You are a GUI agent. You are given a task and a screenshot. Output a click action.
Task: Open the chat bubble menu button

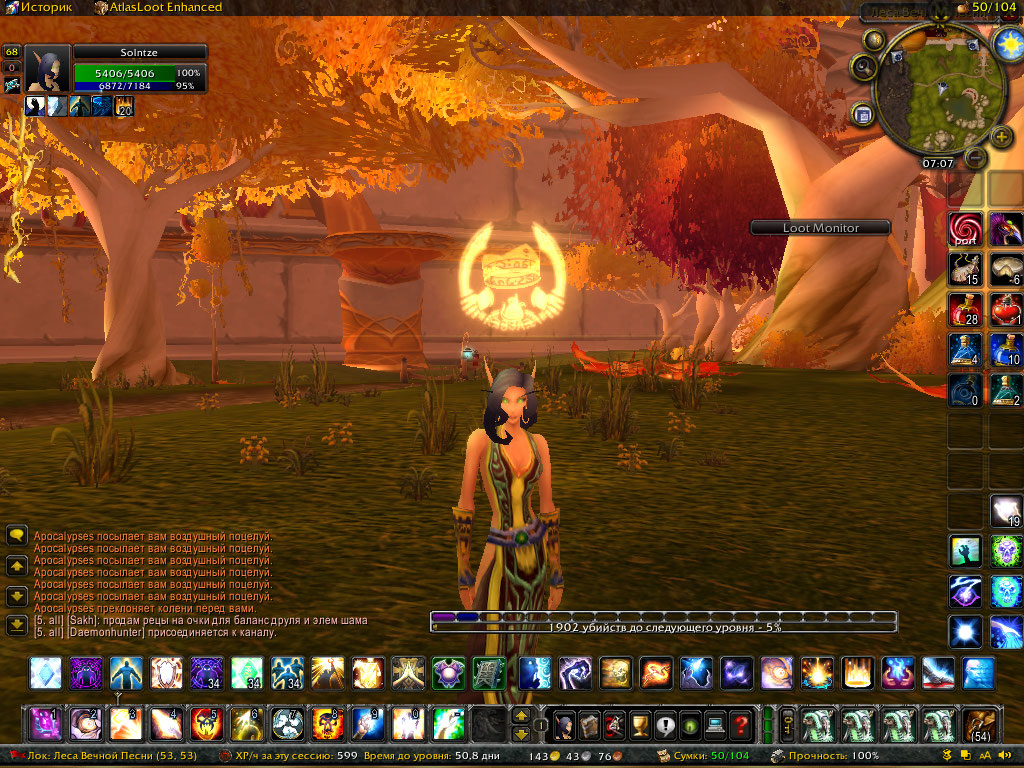tap(17, 536)
